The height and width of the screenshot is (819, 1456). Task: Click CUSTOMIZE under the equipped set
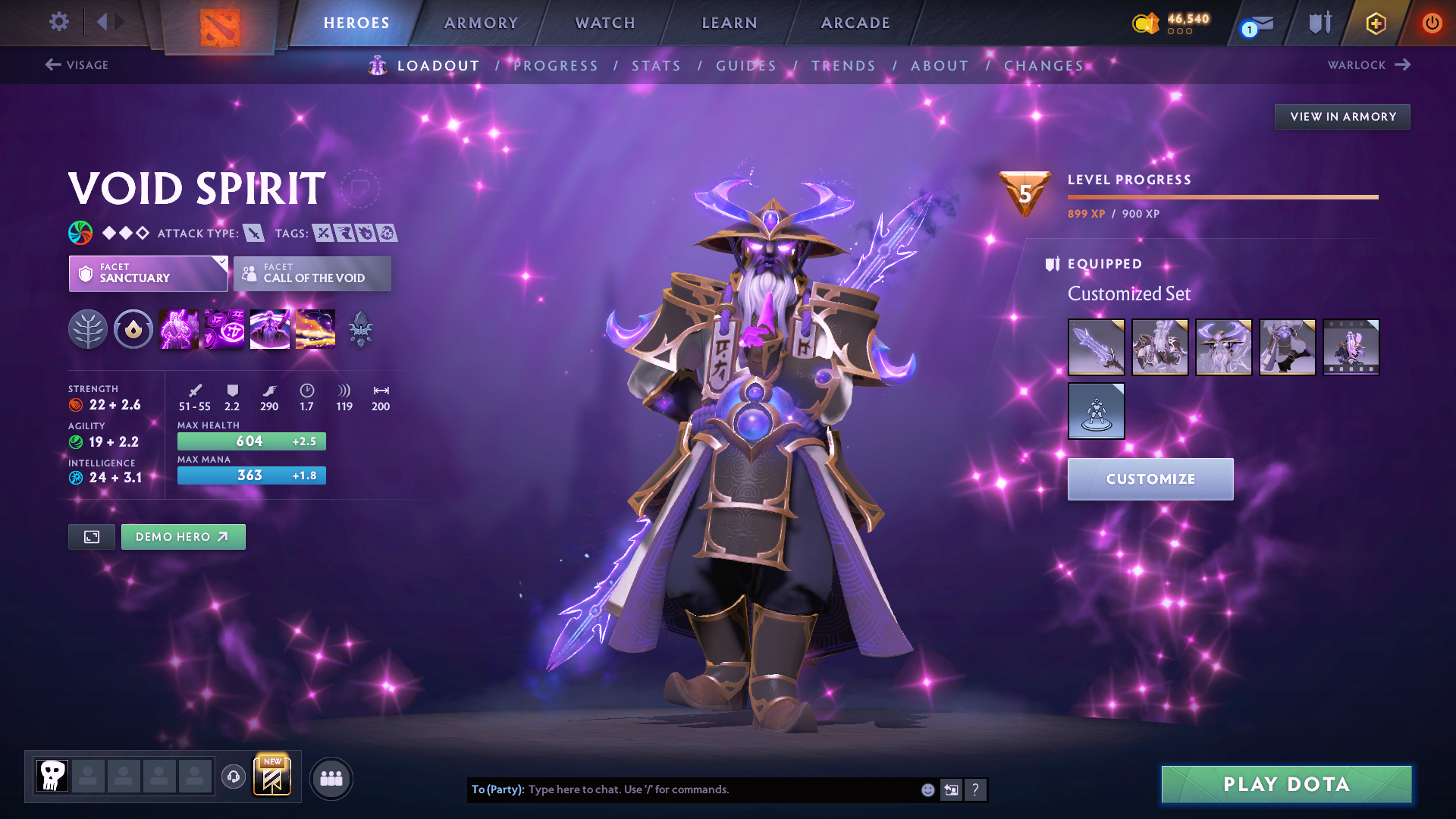(1150, 479)
